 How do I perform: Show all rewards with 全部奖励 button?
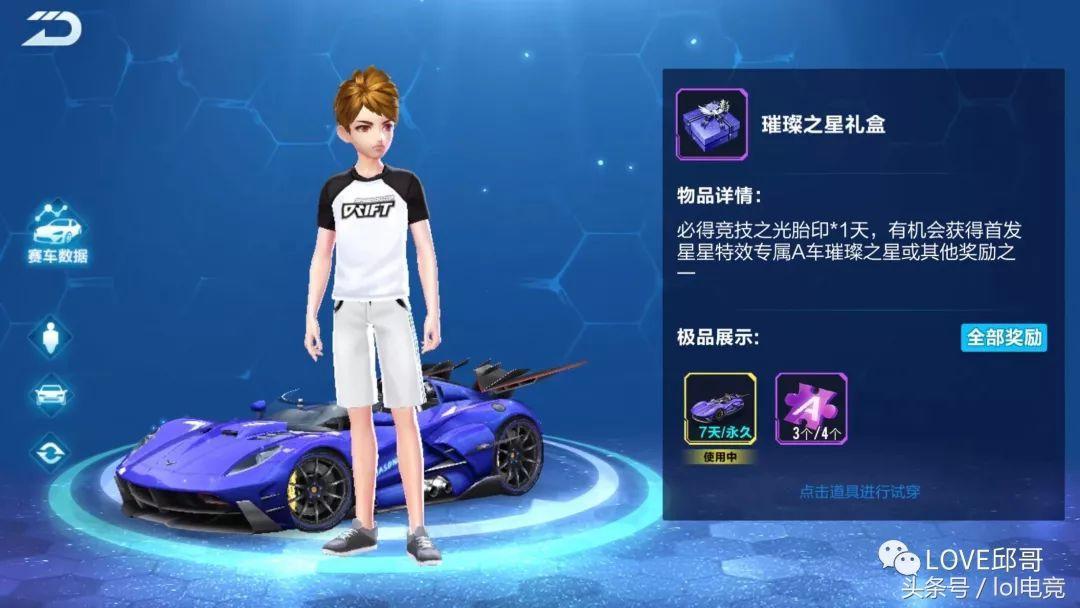tap(1003, 337)
